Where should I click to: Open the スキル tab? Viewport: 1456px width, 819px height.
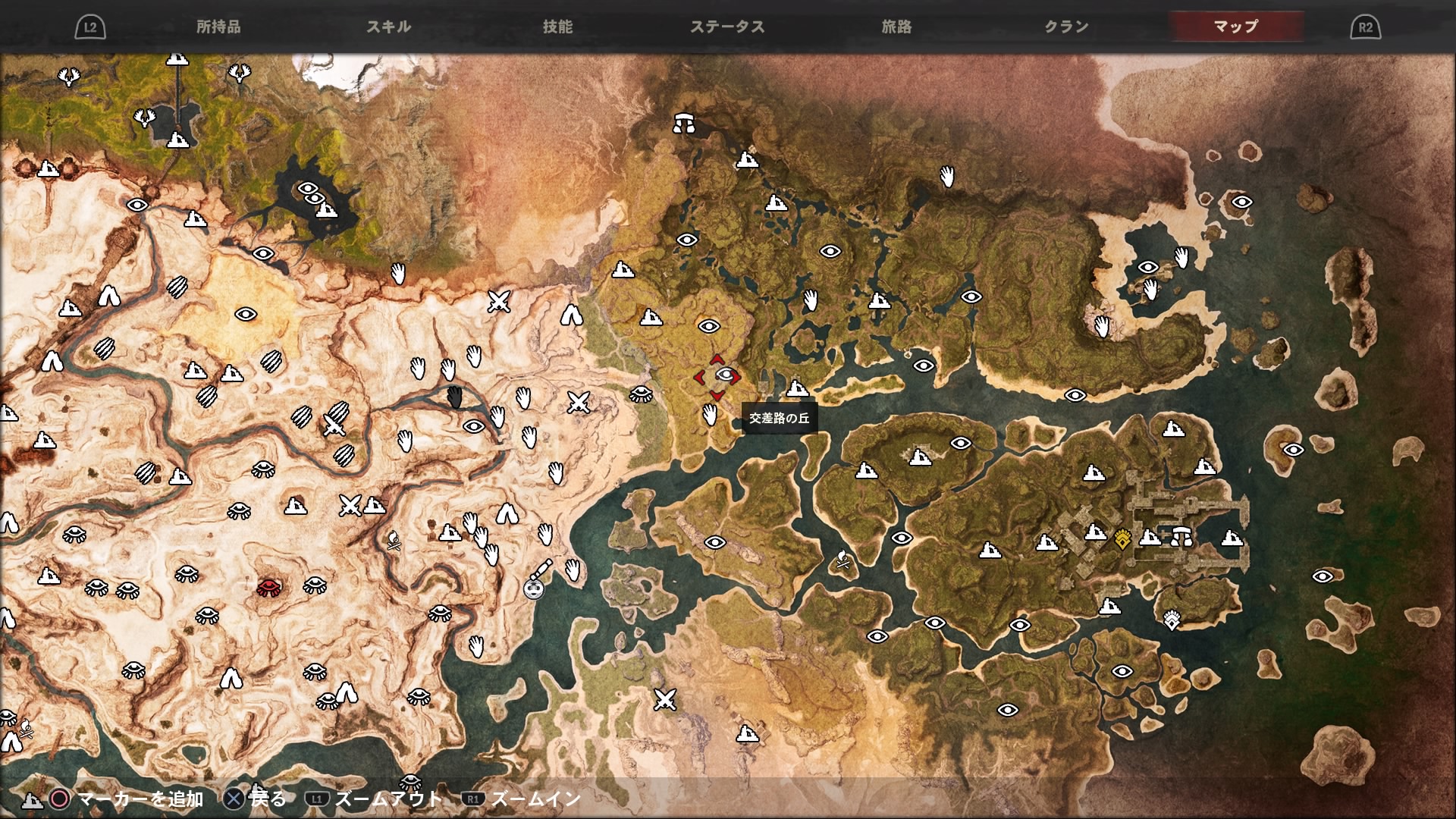point(388,27)
